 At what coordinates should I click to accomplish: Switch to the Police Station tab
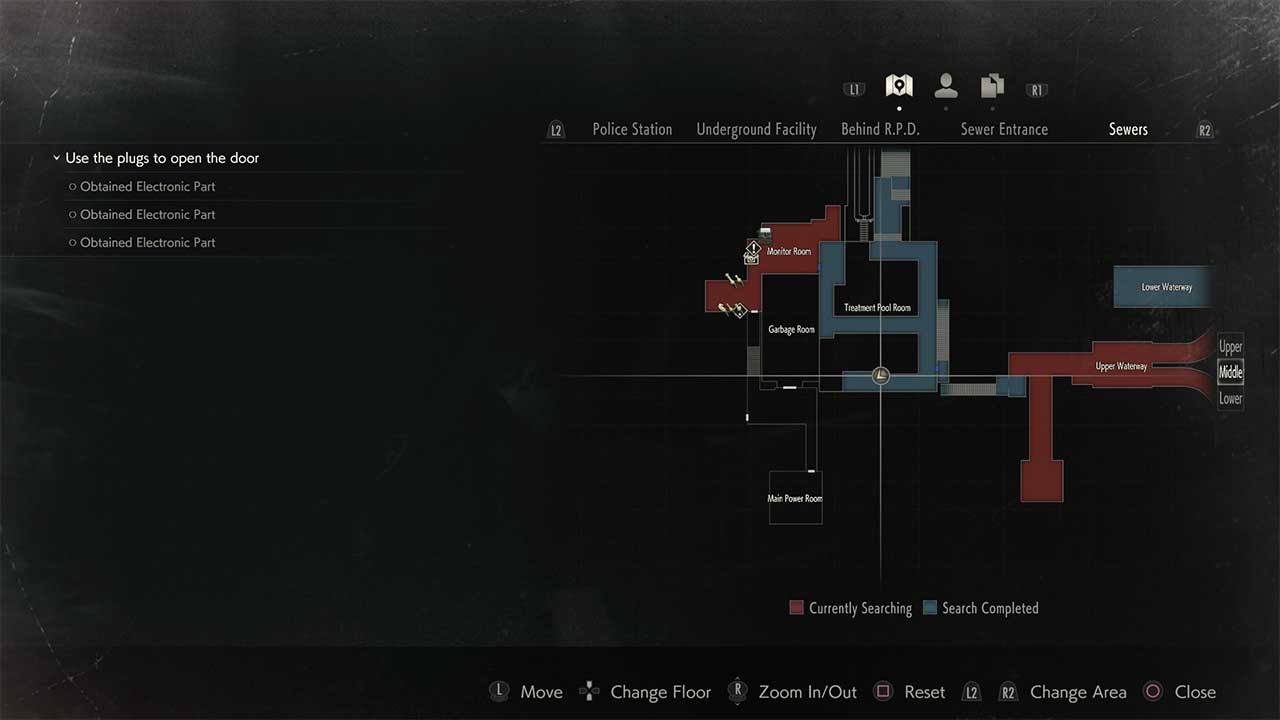[x=632, y=129]
